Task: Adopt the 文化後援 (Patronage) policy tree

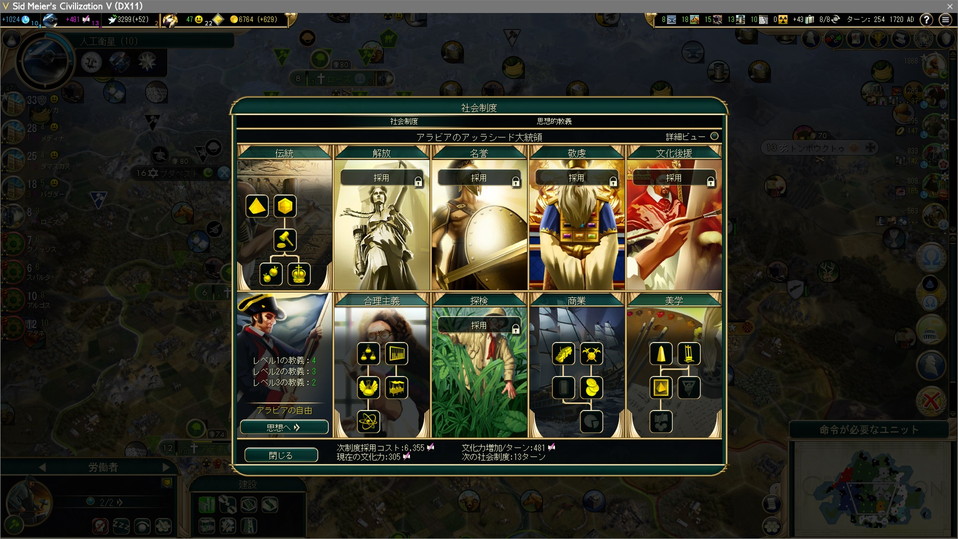Action: pos(674,178)
